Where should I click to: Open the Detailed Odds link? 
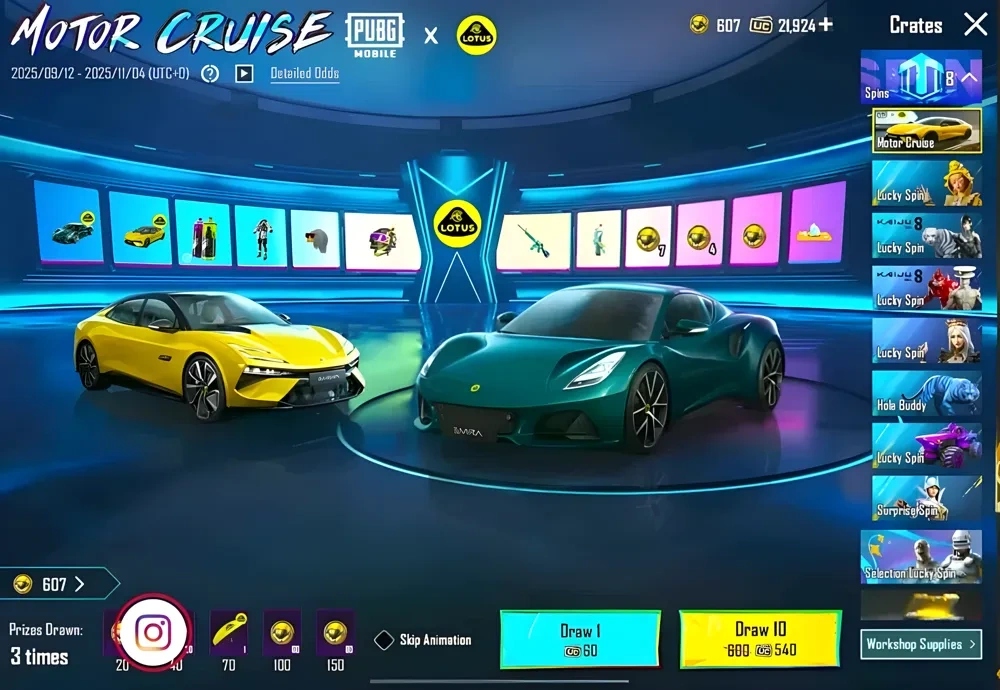pyautogui.click(x=304, y=73)
